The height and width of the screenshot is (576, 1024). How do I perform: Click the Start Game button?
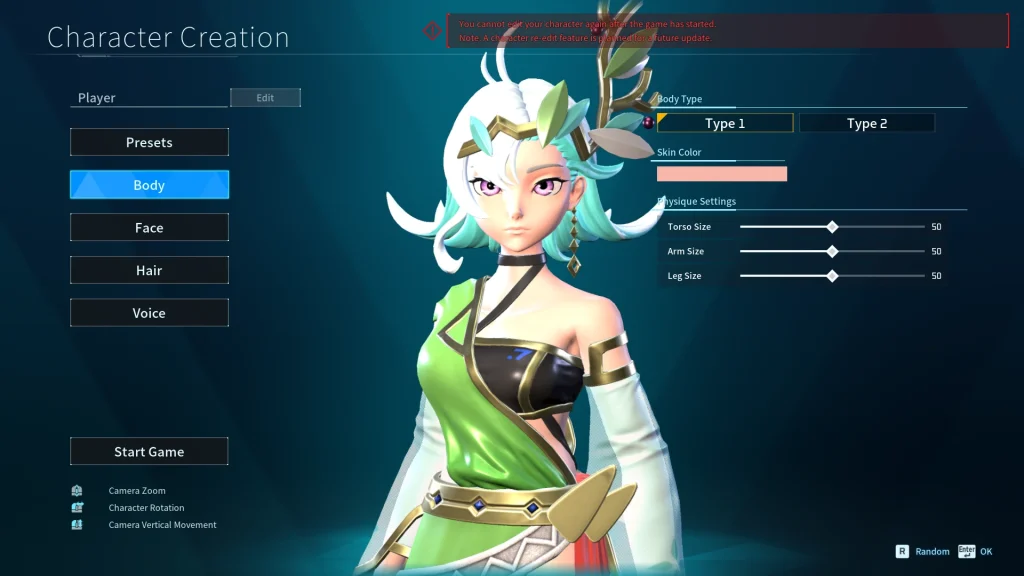(149, 452)
